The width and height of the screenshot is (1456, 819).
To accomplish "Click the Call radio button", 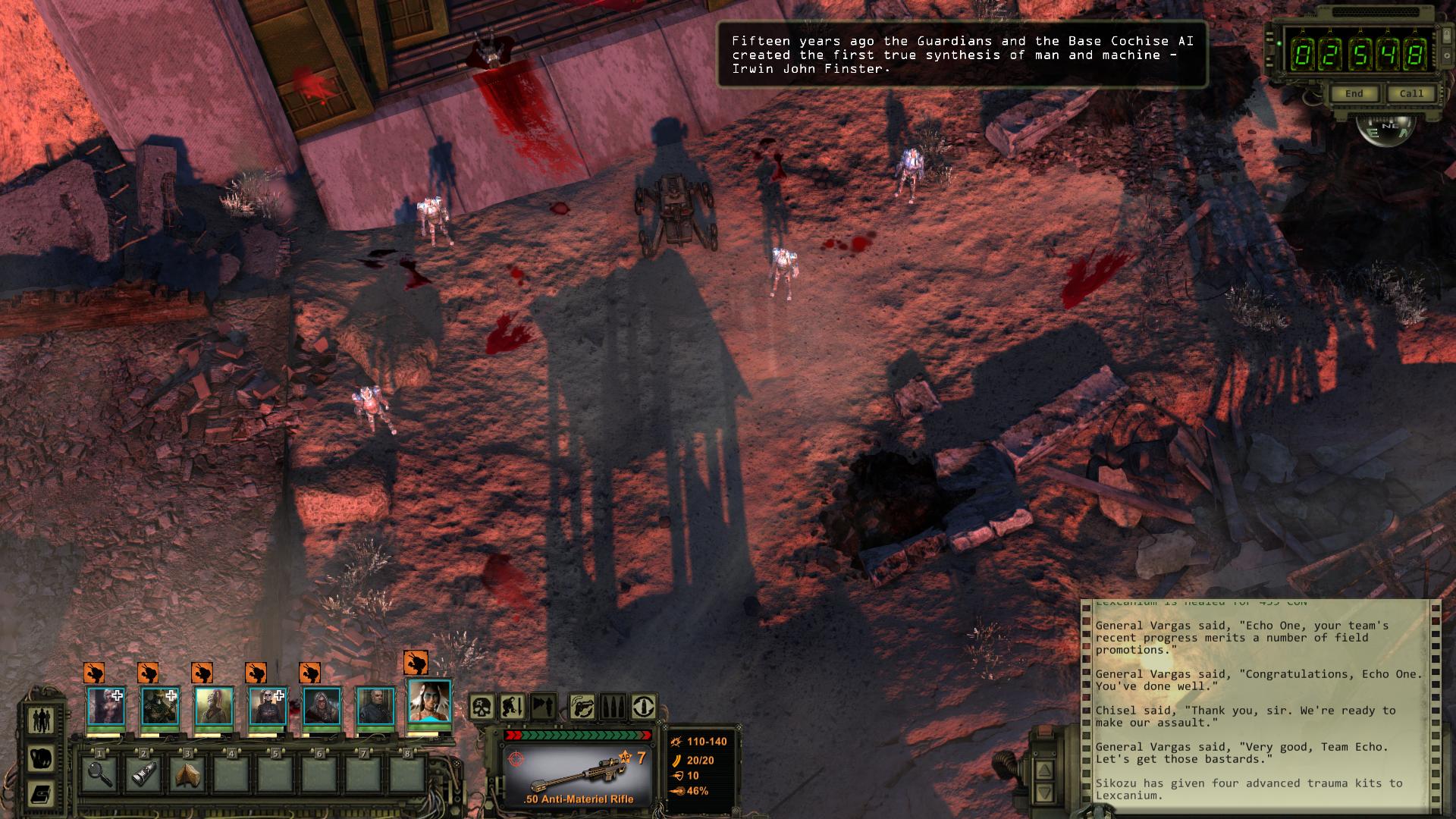I will (x=1410, y=94).
